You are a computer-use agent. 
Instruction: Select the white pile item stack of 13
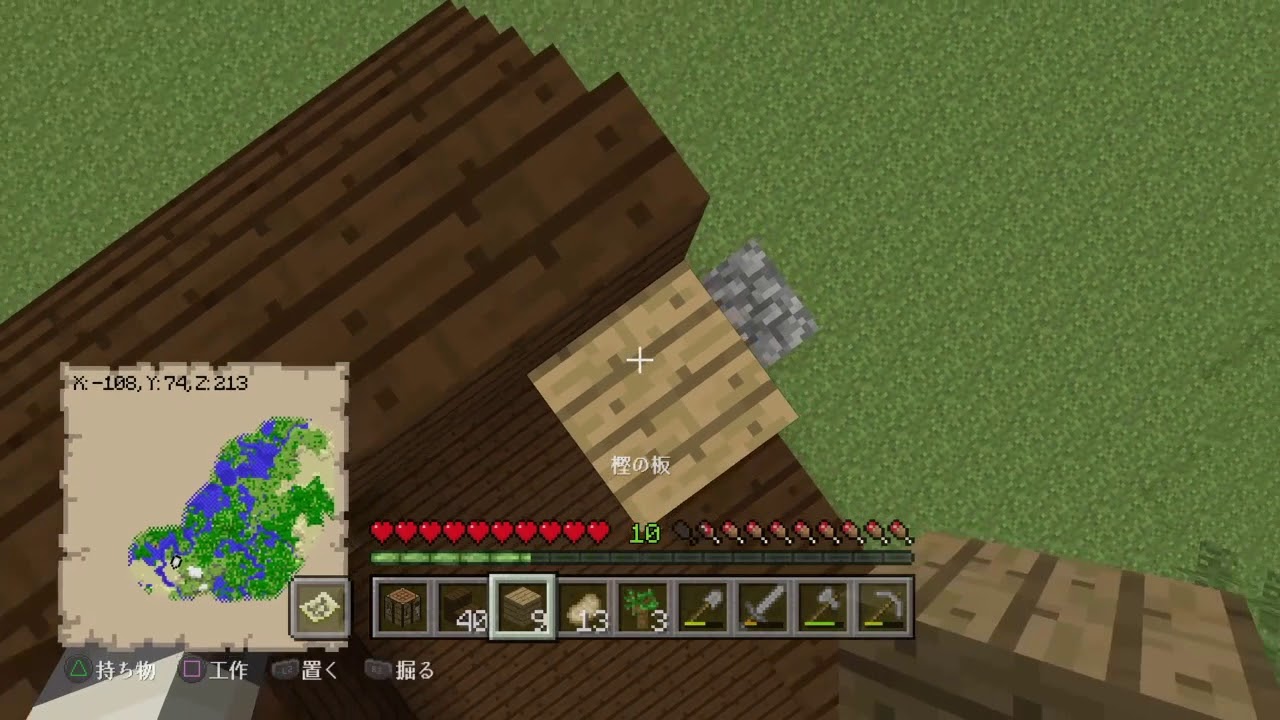coord(583,605)
